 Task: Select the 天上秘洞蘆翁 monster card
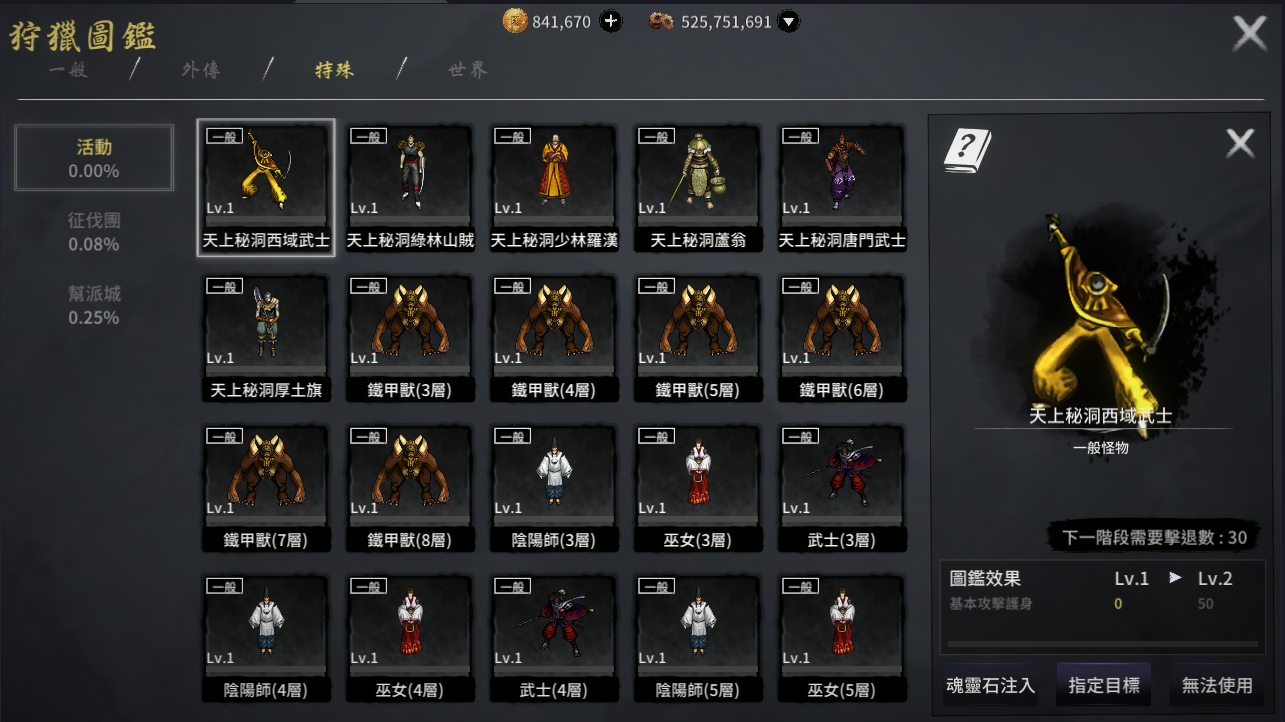click(x=698, y=187)
